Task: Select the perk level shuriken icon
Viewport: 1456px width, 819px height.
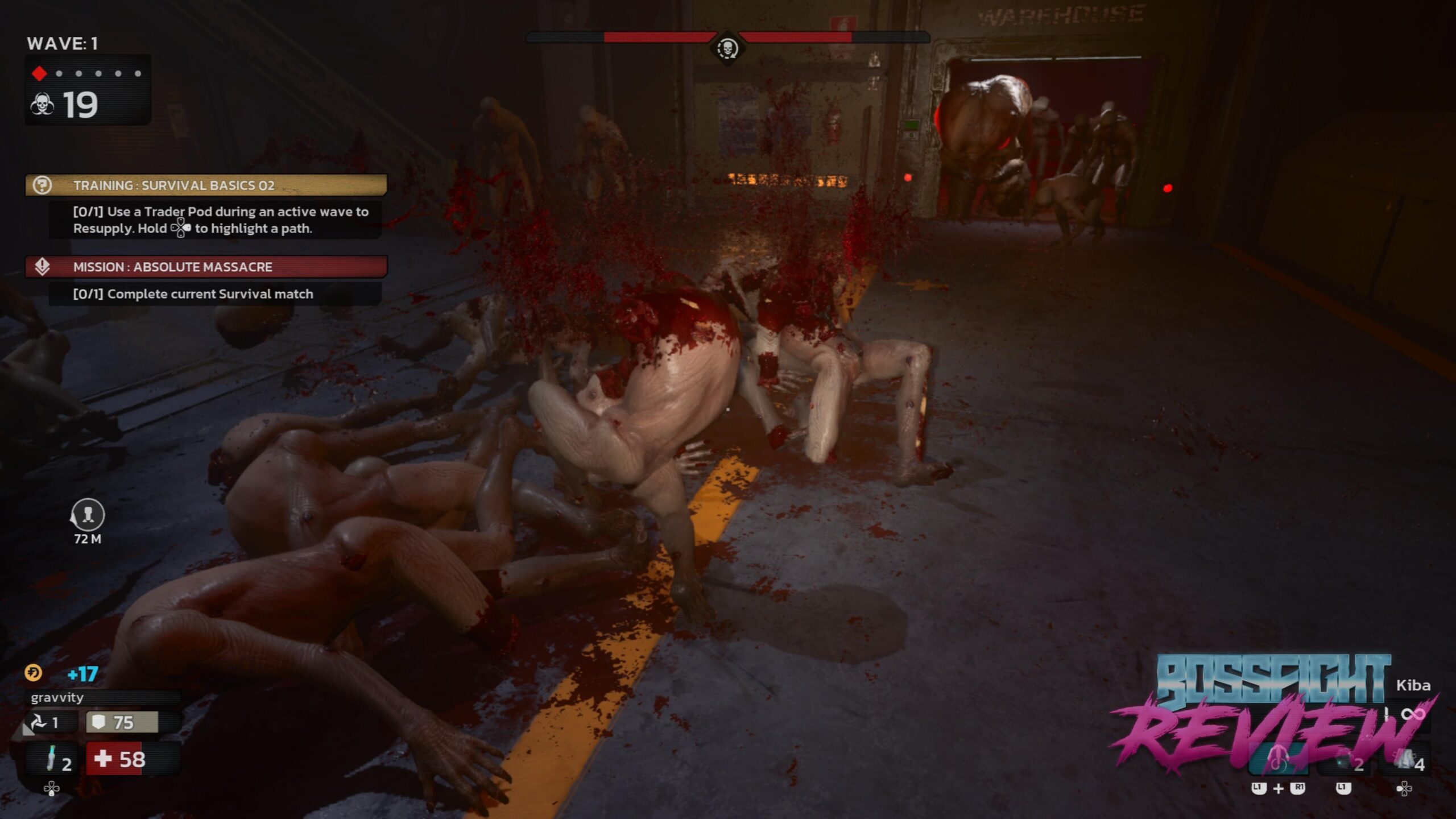Action: click(x=39, y=723)
